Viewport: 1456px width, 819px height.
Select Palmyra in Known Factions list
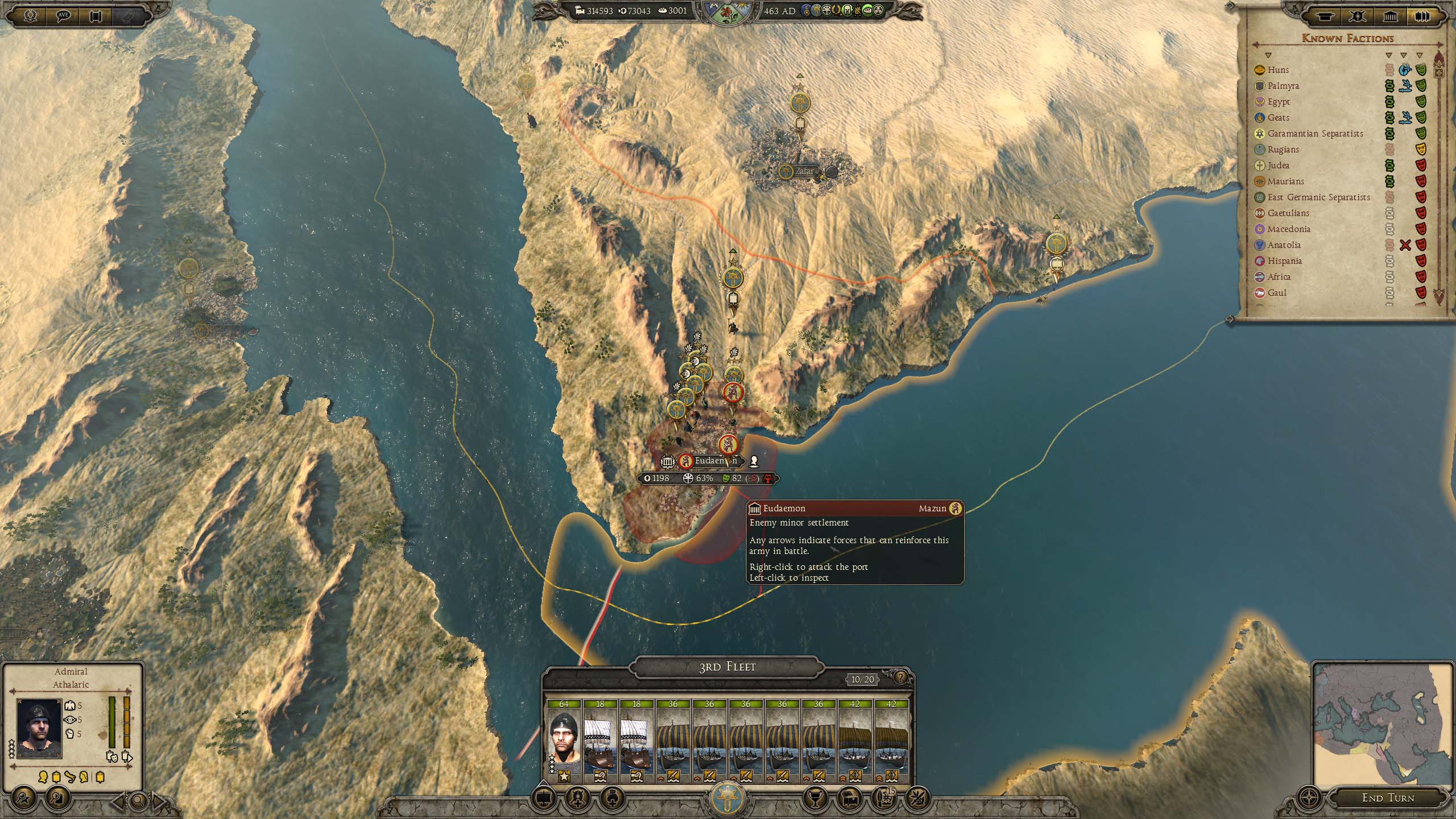tap(1283, 86)
